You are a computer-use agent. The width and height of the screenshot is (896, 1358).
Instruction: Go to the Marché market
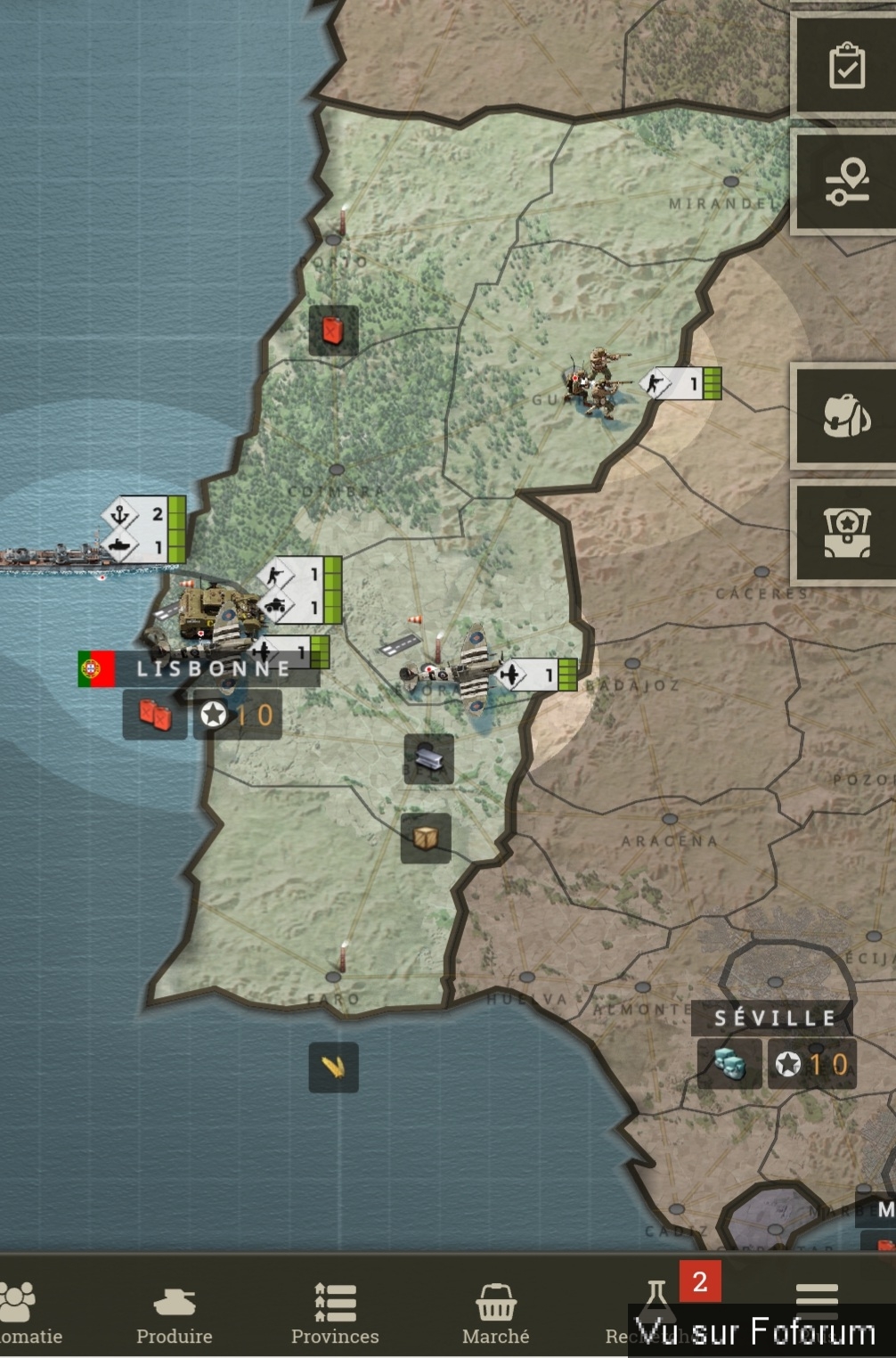[495, 1313]
